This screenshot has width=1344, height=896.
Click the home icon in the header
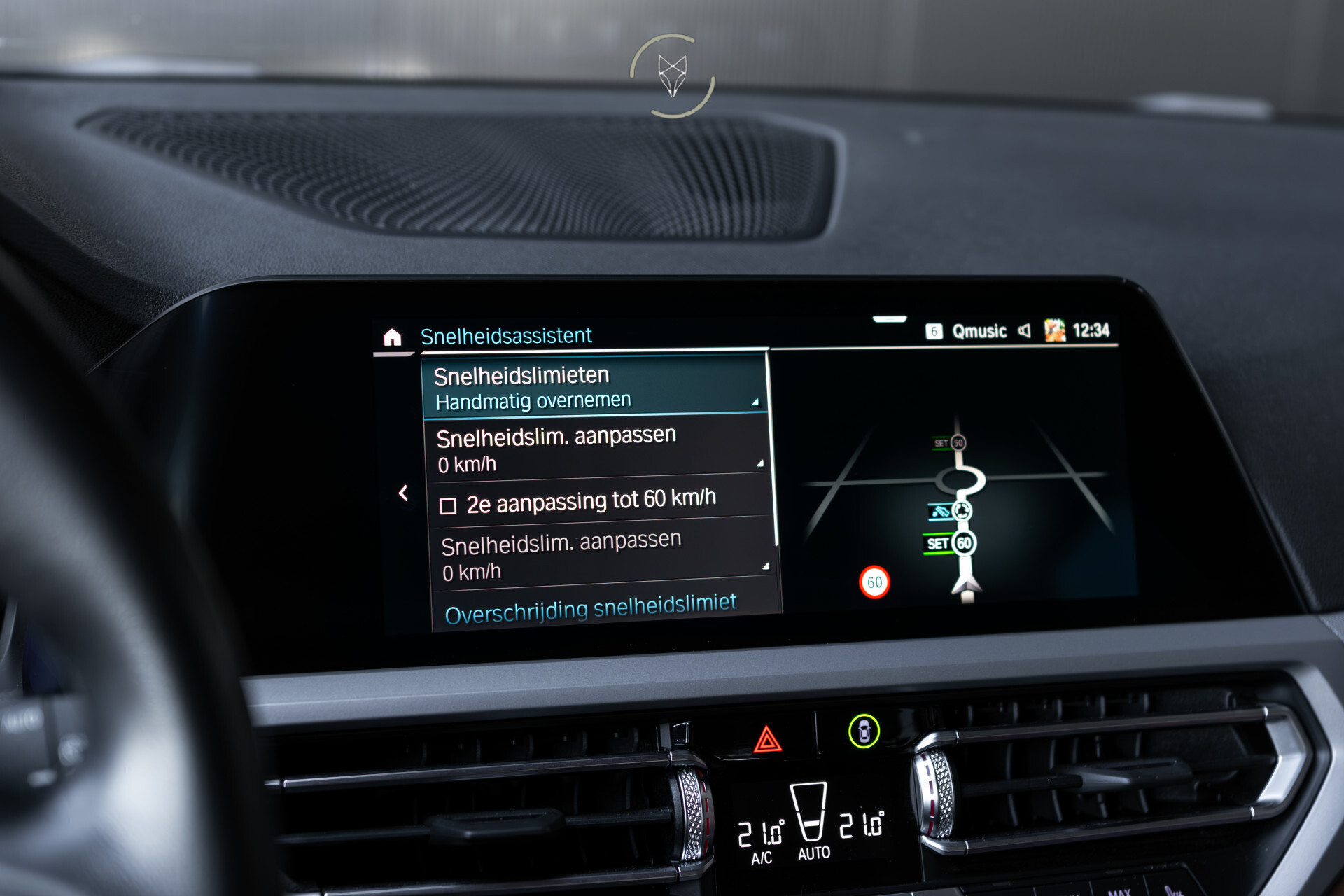[x=394, y=336]
